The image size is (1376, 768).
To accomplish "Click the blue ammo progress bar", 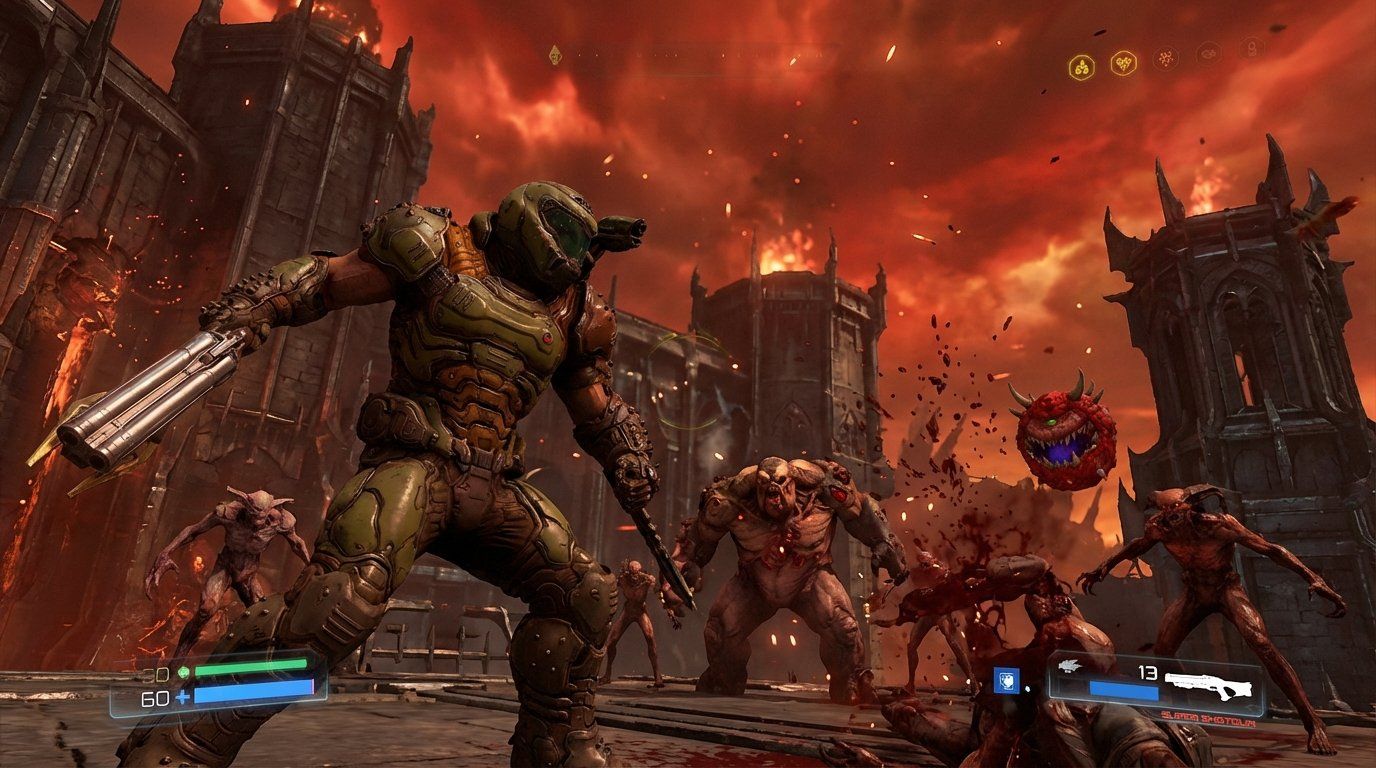I will [x=1125, y=692].
